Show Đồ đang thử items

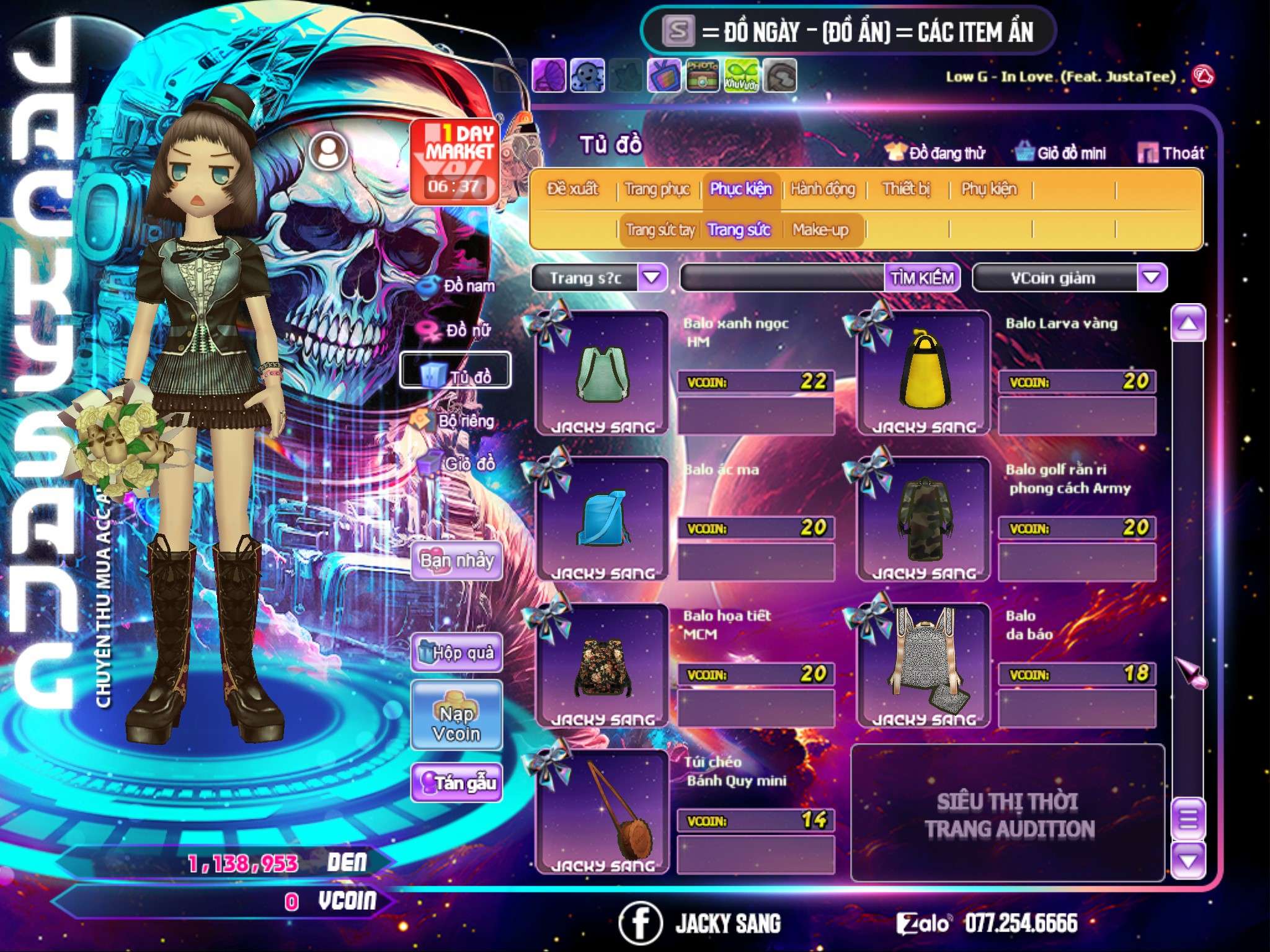935,153
